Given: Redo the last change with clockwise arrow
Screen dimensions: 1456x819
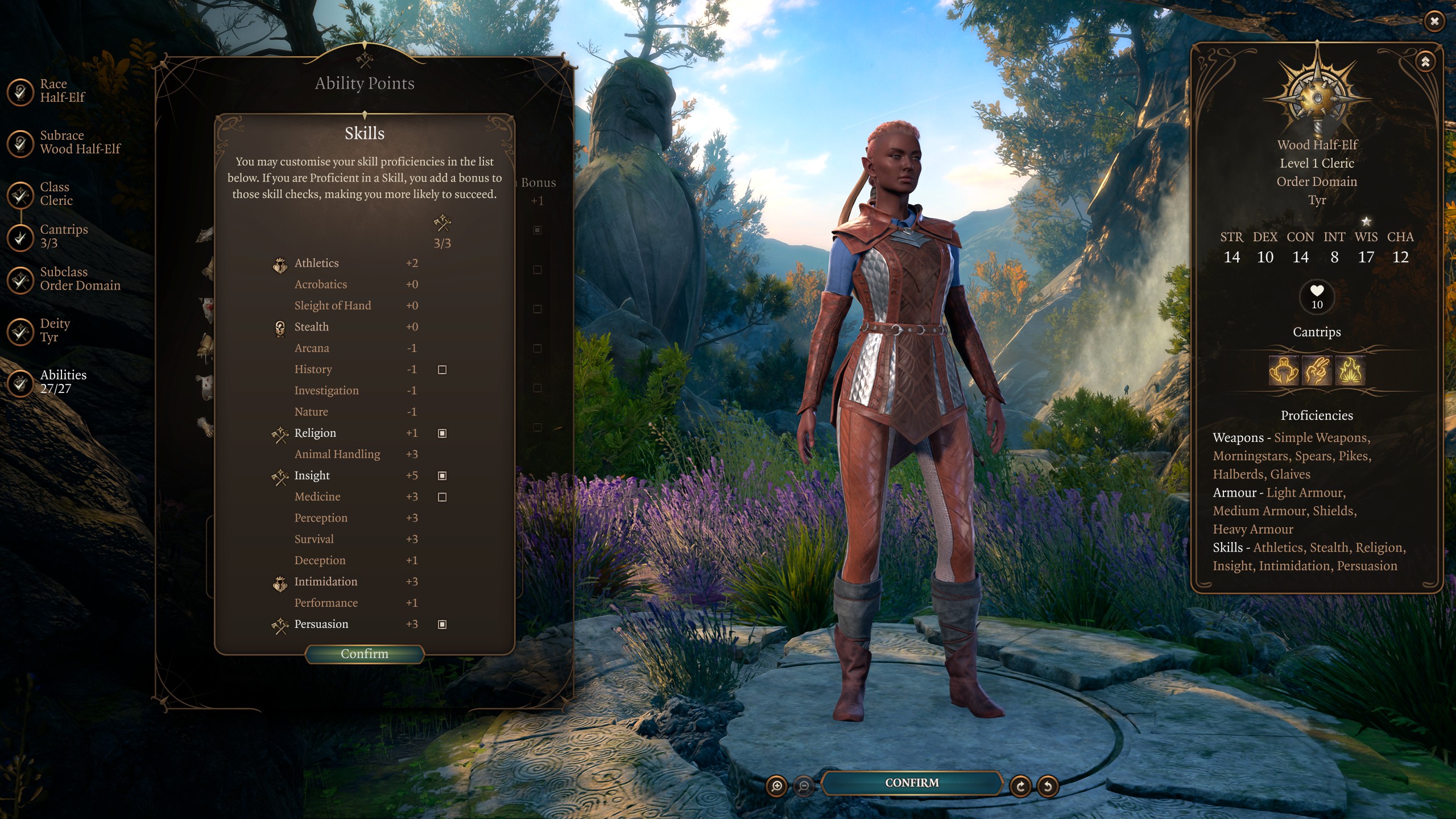Looking at the screenshot, I should 1020,786.
